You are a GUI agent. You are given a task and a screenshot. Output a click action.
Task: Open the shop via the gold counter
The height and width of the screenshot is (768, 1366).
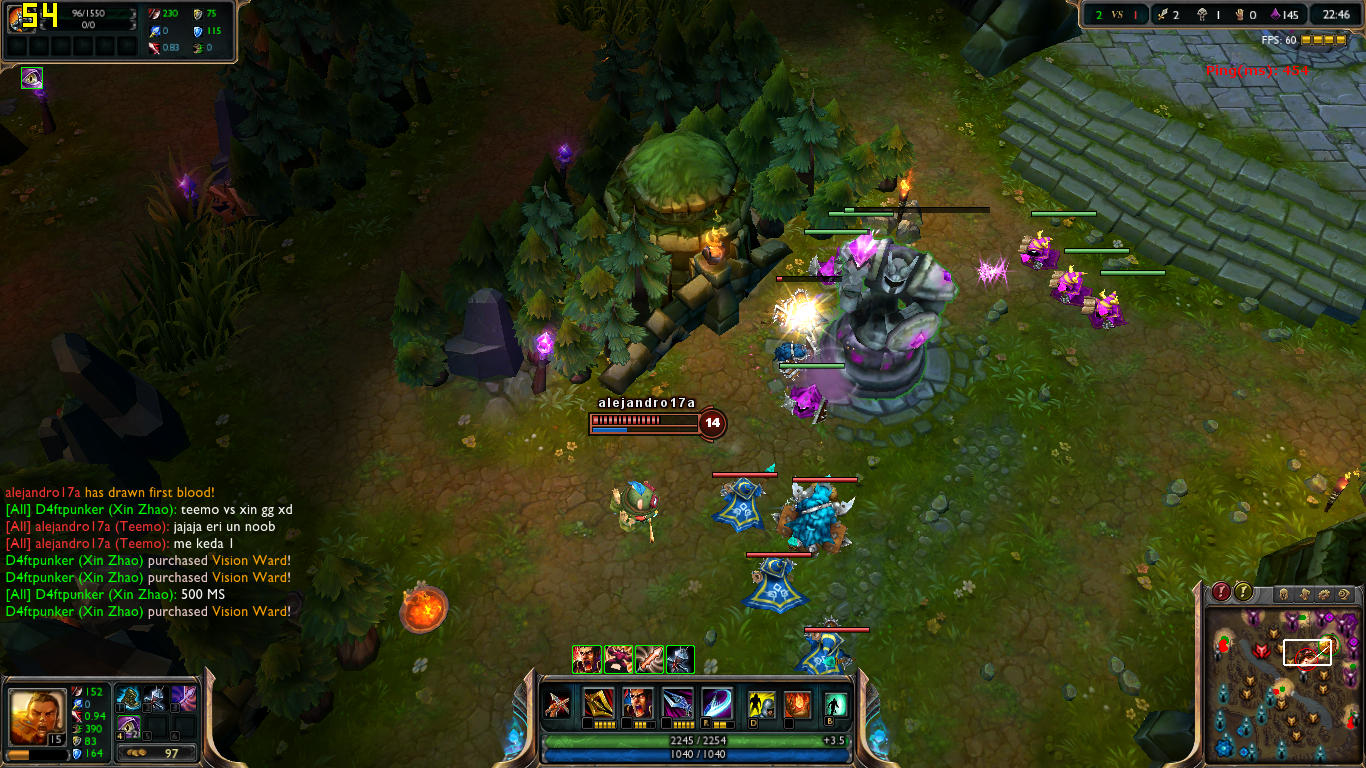(155, 753)
